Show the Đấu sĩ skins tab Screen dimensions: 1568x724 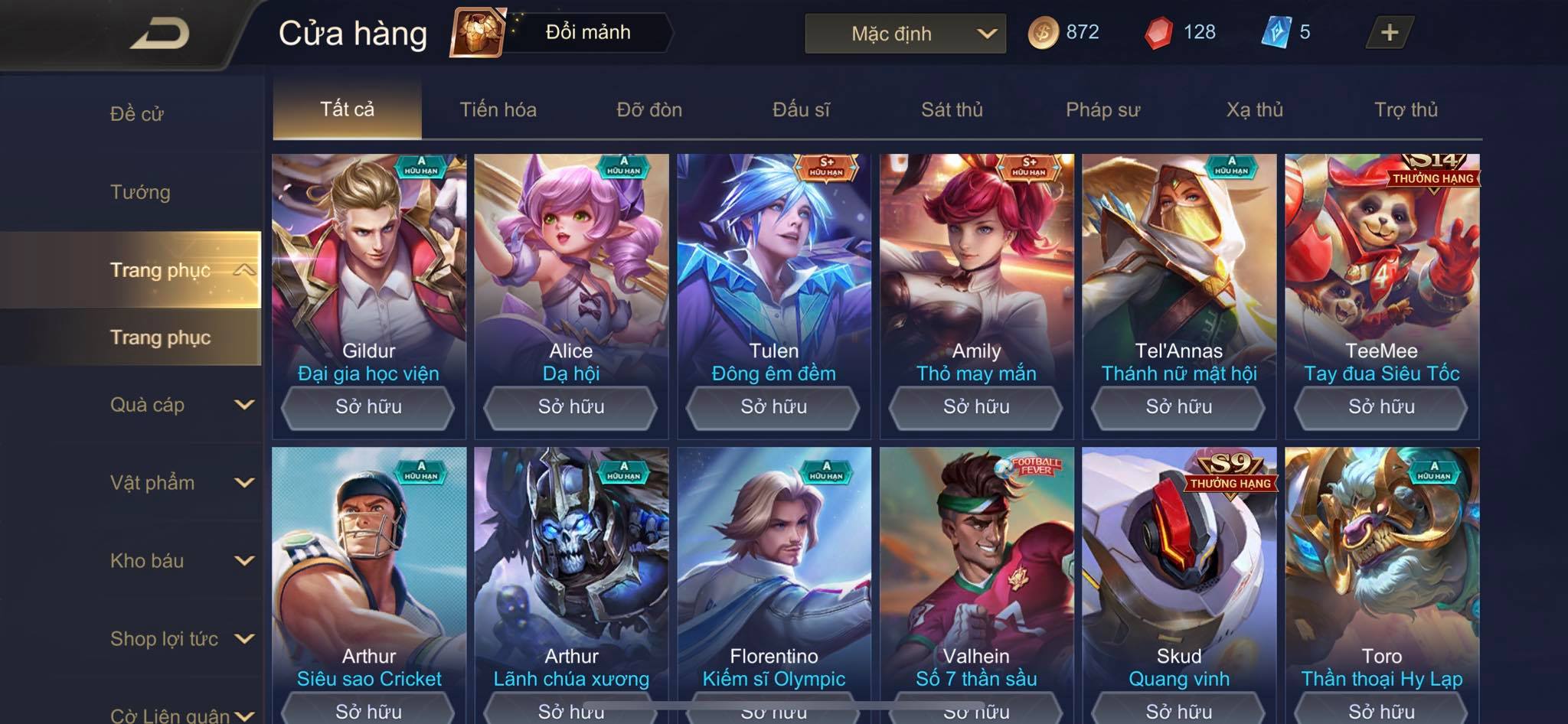click(x=801, y=109)
